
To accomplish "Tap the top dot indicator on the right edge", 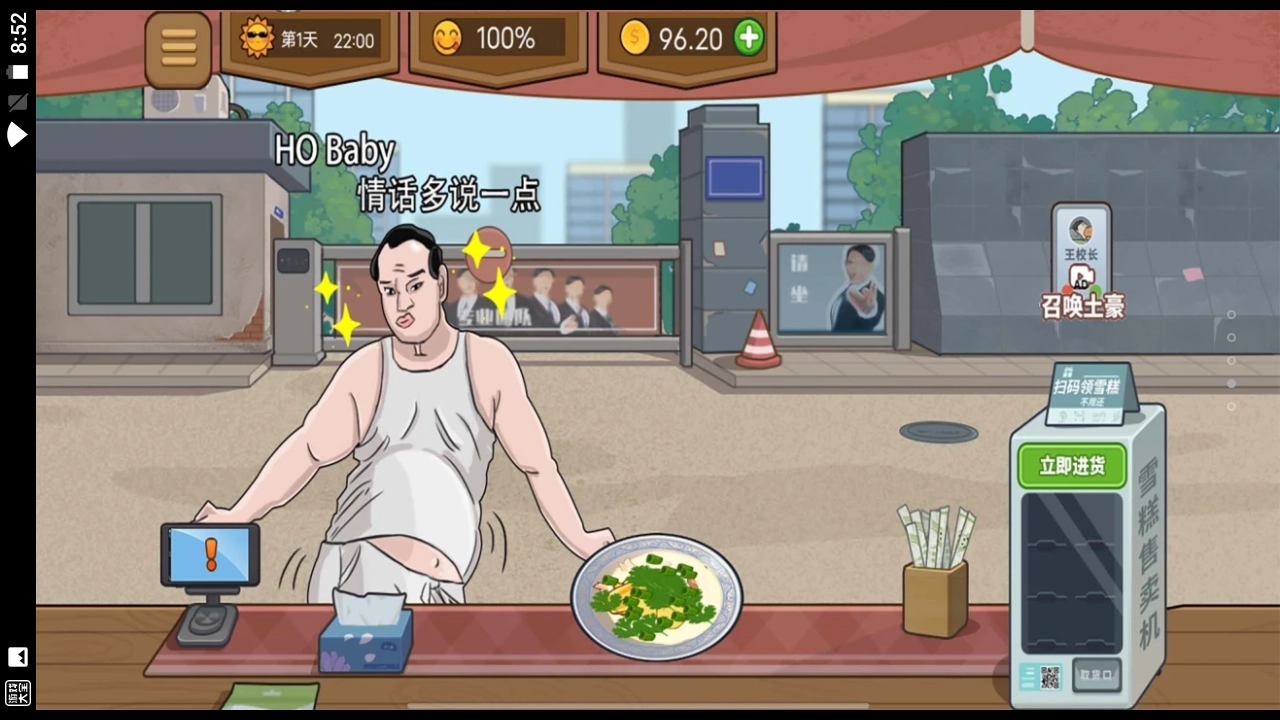I will [x=1231, y=313].
